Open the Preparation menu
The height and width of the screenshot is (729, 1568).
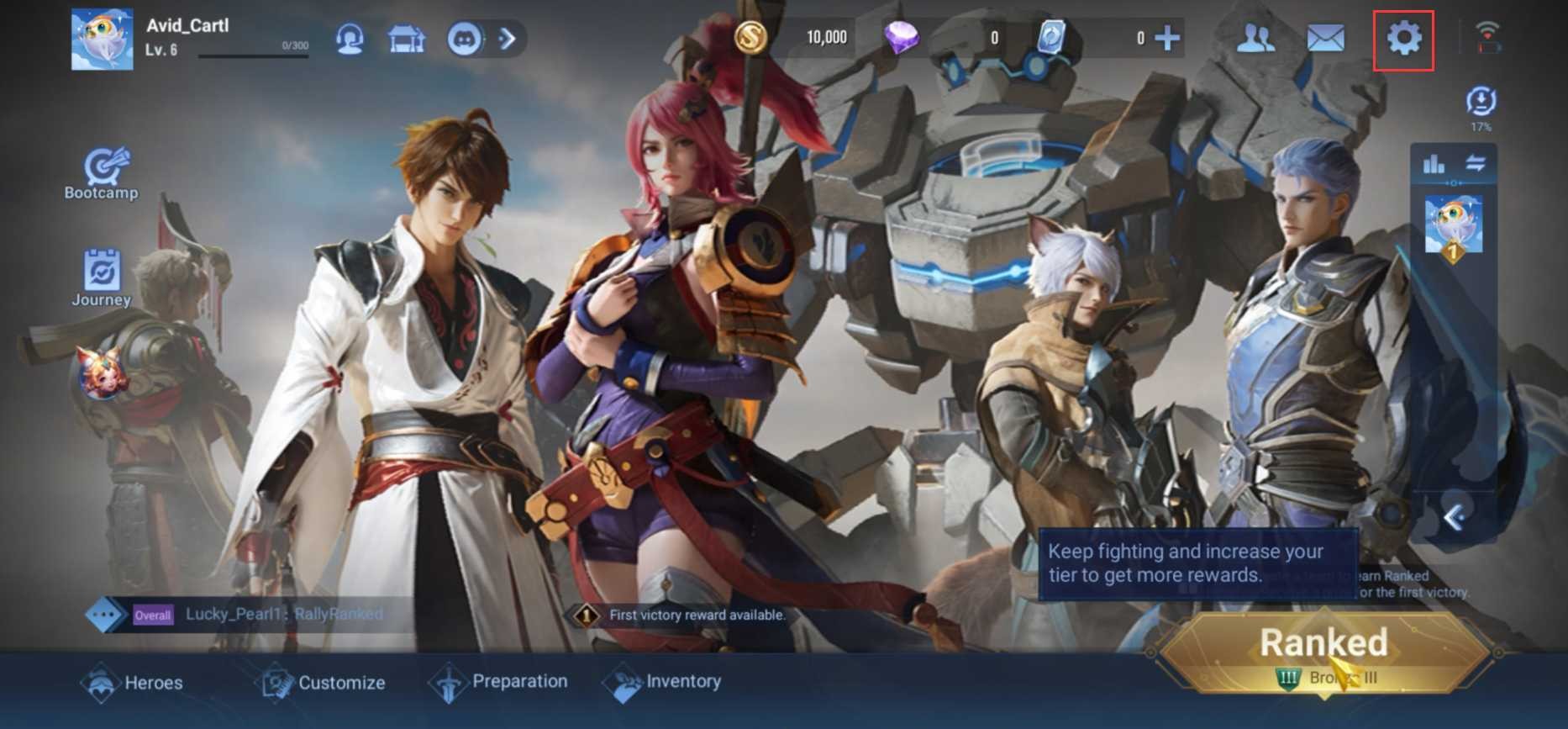pyautogui.click(x=498, y=682)
